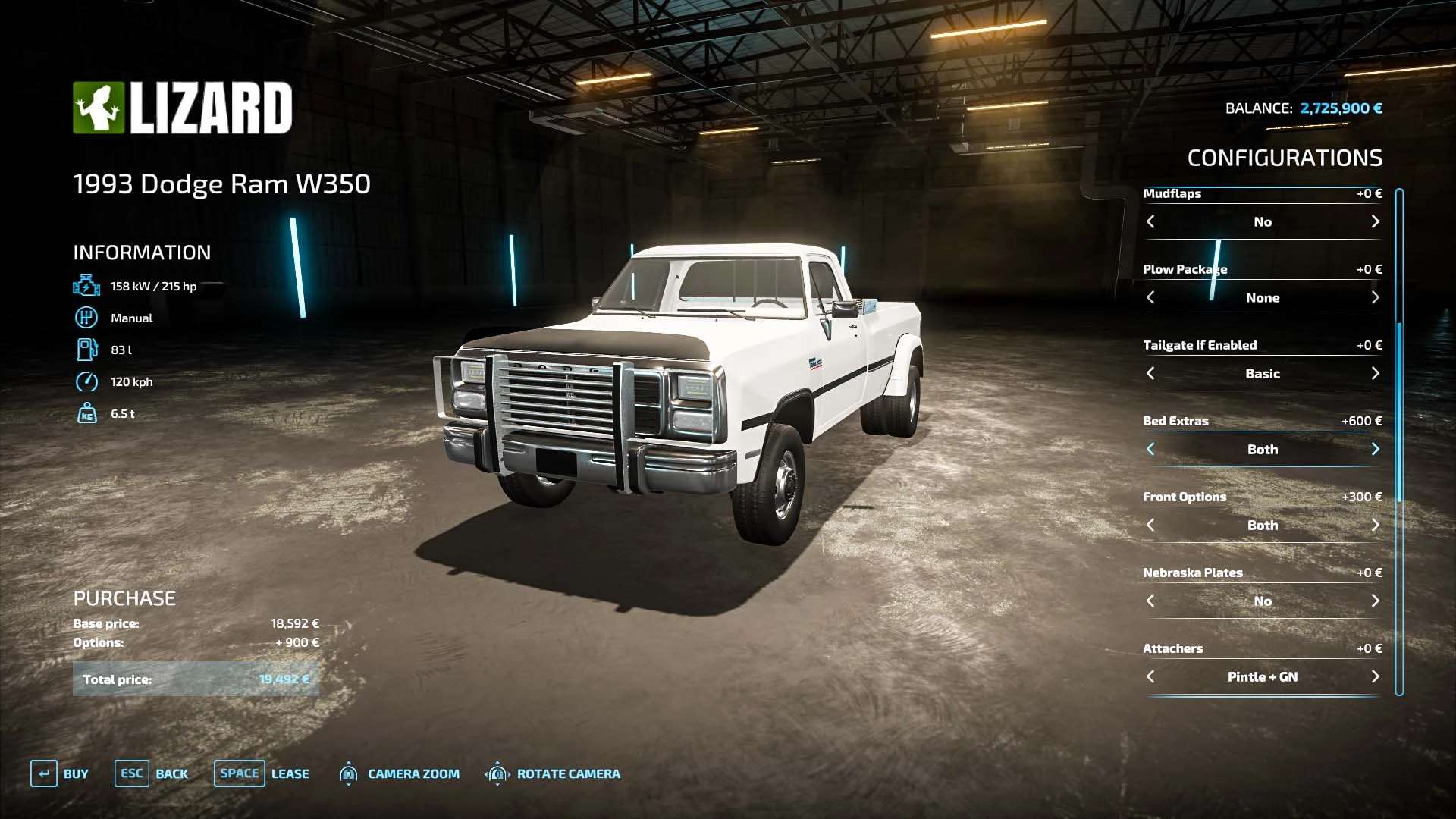Switch Tailgate If Enabled to previous option
This screenshot has height=819, width=1456.
(1150, 373)
